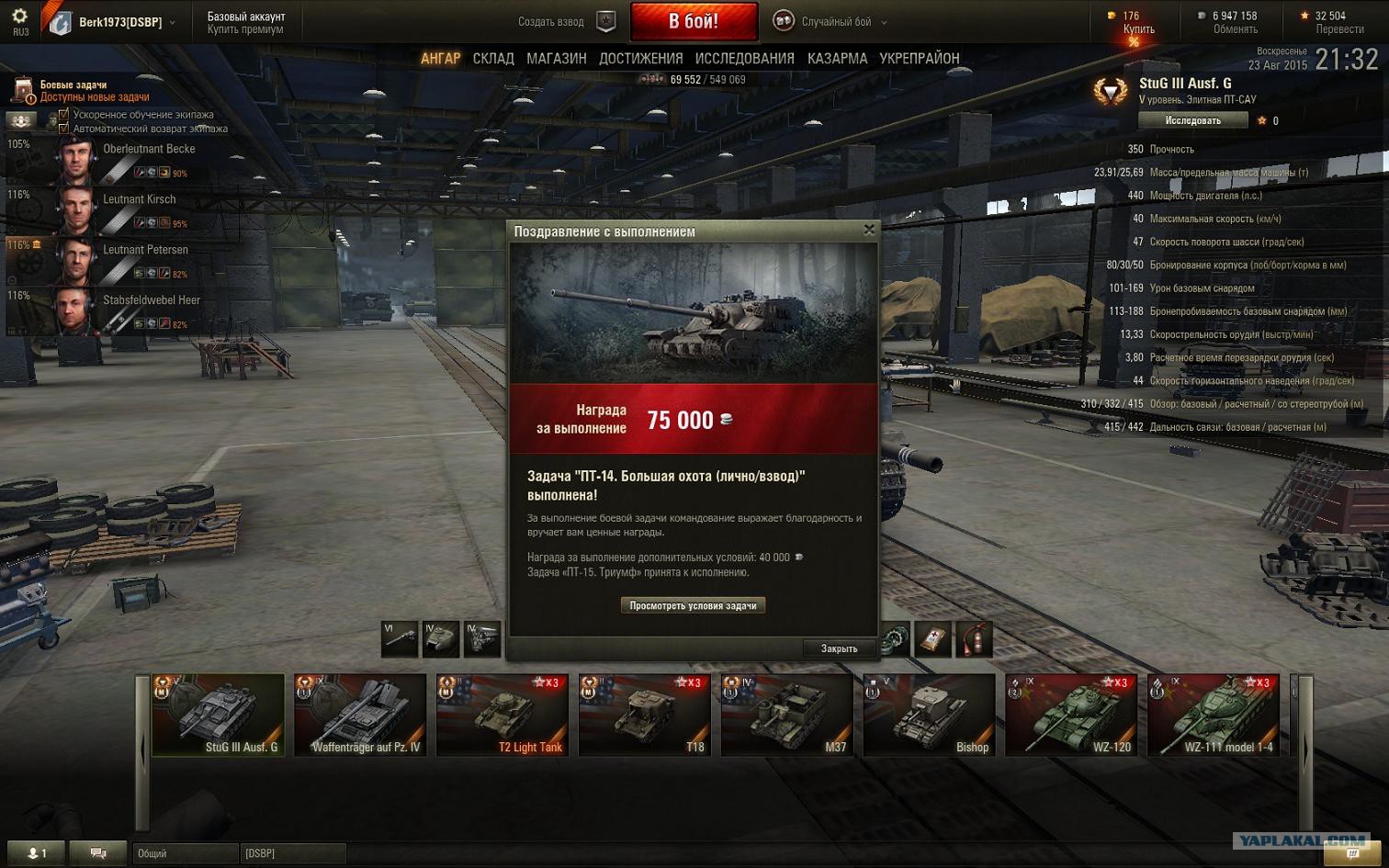
Task: Click the red «В бой!» battle button
Action: 694,21
